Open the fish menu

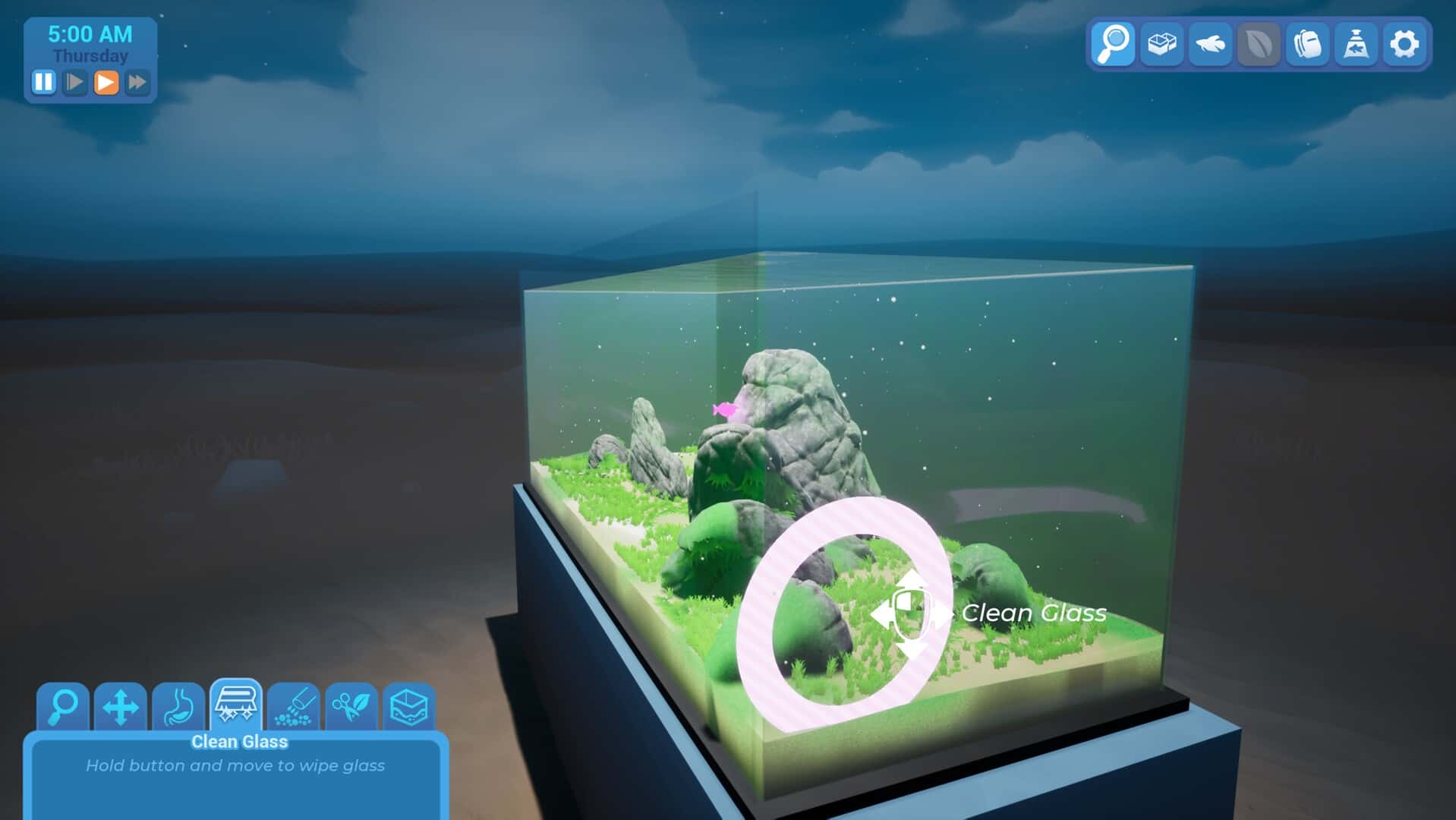pyautogui.click(x=1210, y=44)
